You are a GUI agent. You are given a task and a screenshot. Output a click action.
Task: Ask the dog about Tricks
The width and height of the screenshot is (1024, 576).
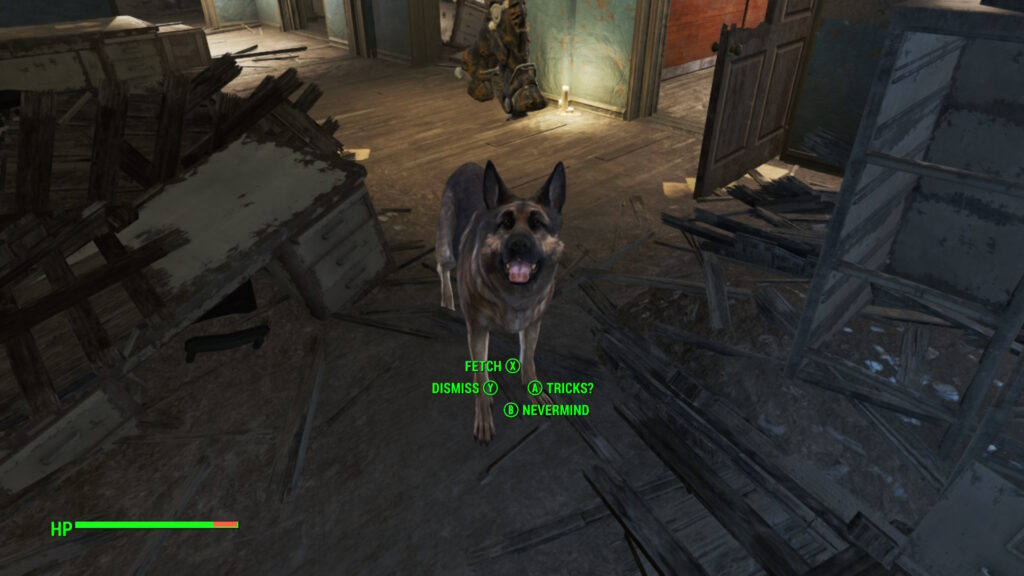point(561,388)
